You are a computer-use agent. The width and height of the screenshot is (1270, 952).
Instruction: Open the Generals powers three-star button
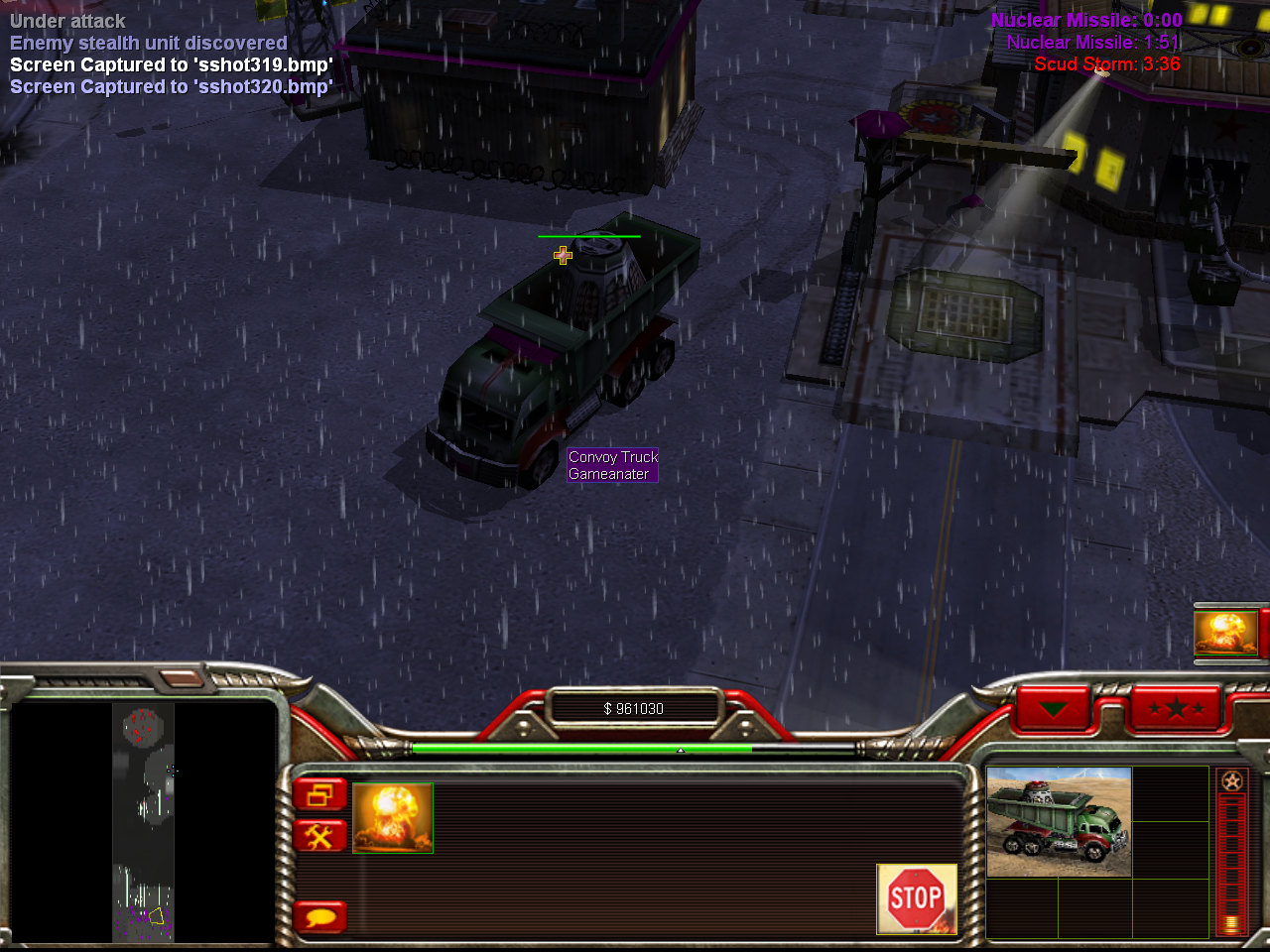(1176, 708)
